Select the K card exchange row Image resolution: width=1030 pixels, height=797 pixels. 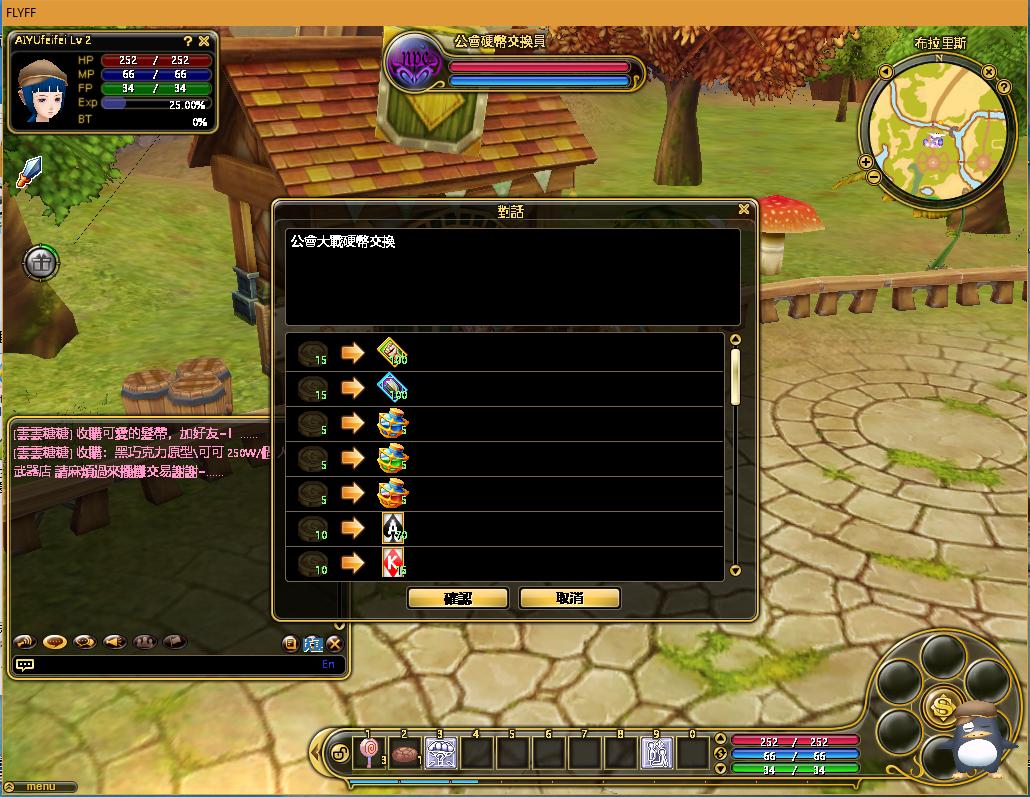pyautogui.click(x=503, y=564)
